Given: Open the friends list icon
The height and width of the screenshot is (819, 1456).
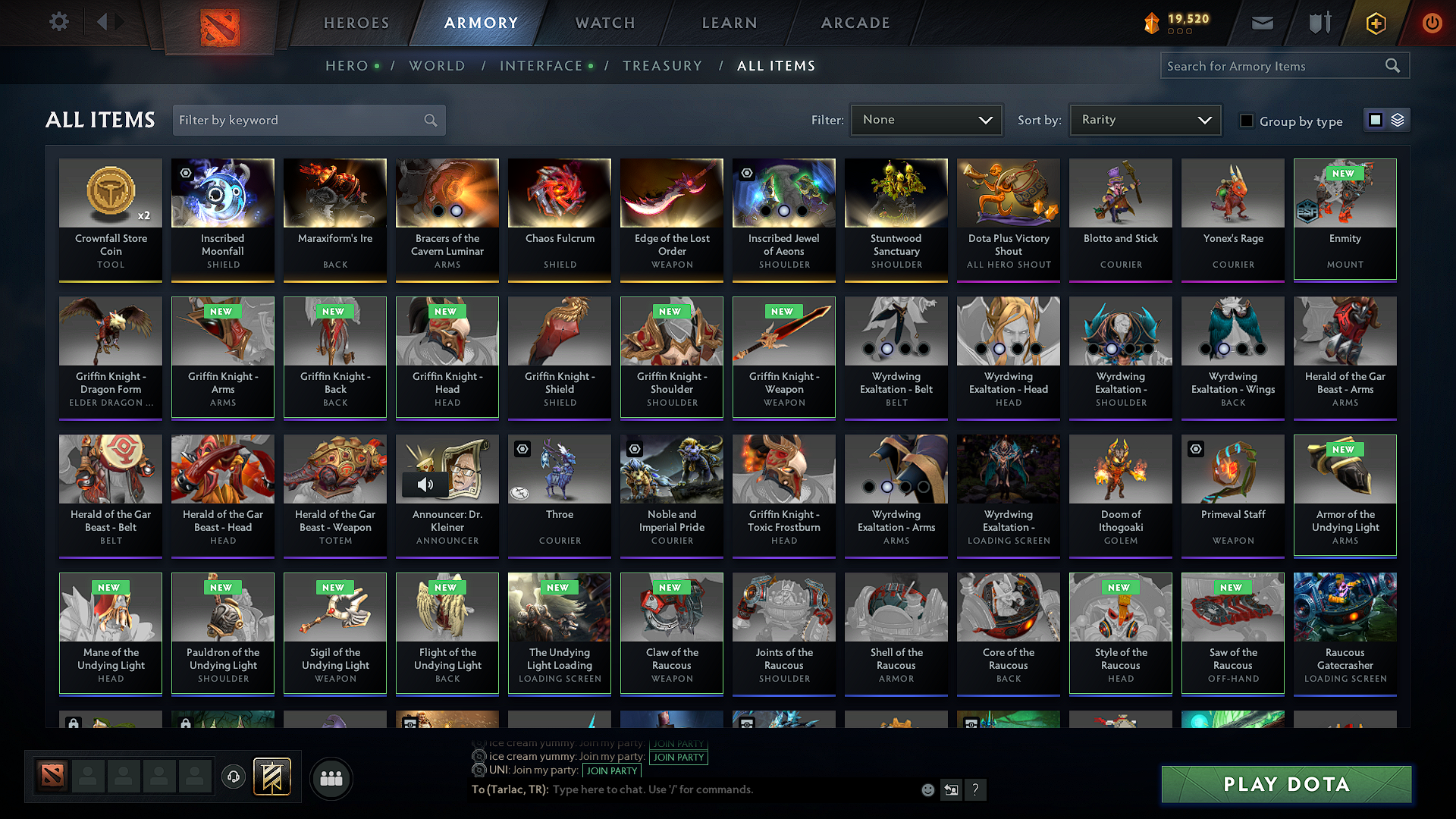Looking at the screenshot, I should click(x=331, y=778).
